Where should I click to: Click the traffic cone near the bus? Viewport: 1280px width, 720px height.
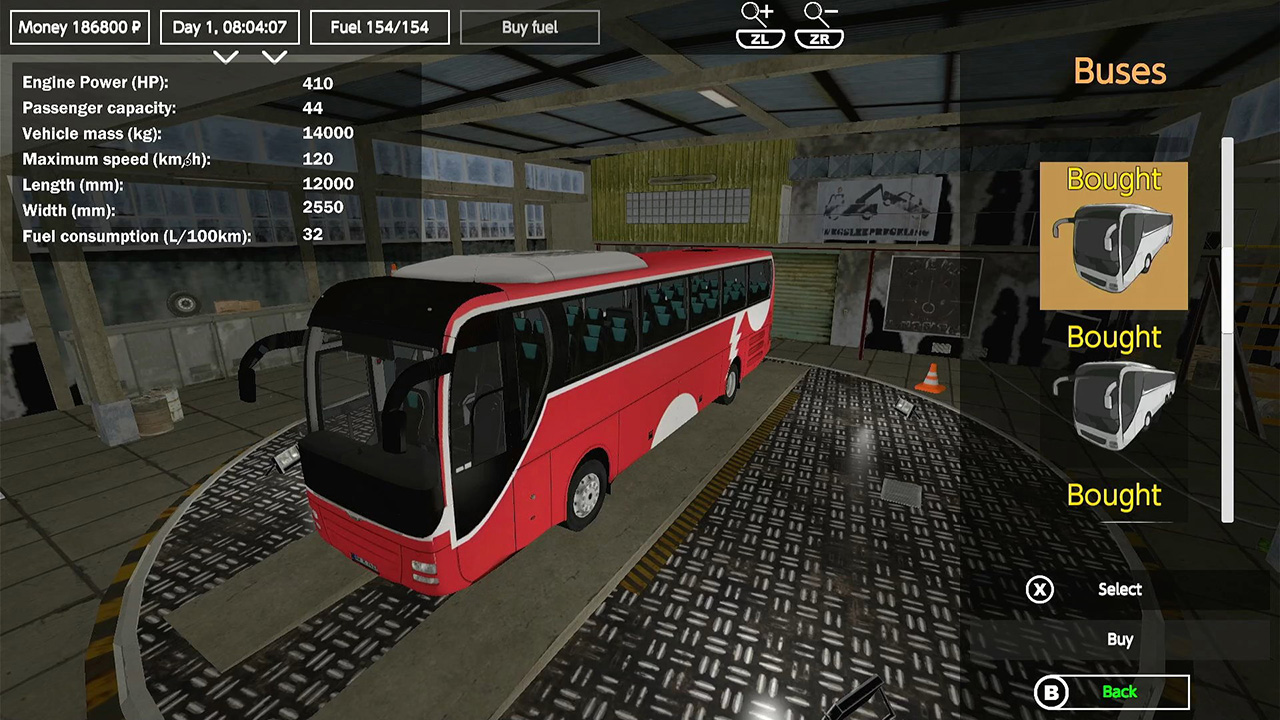click(x=928, y=379)
